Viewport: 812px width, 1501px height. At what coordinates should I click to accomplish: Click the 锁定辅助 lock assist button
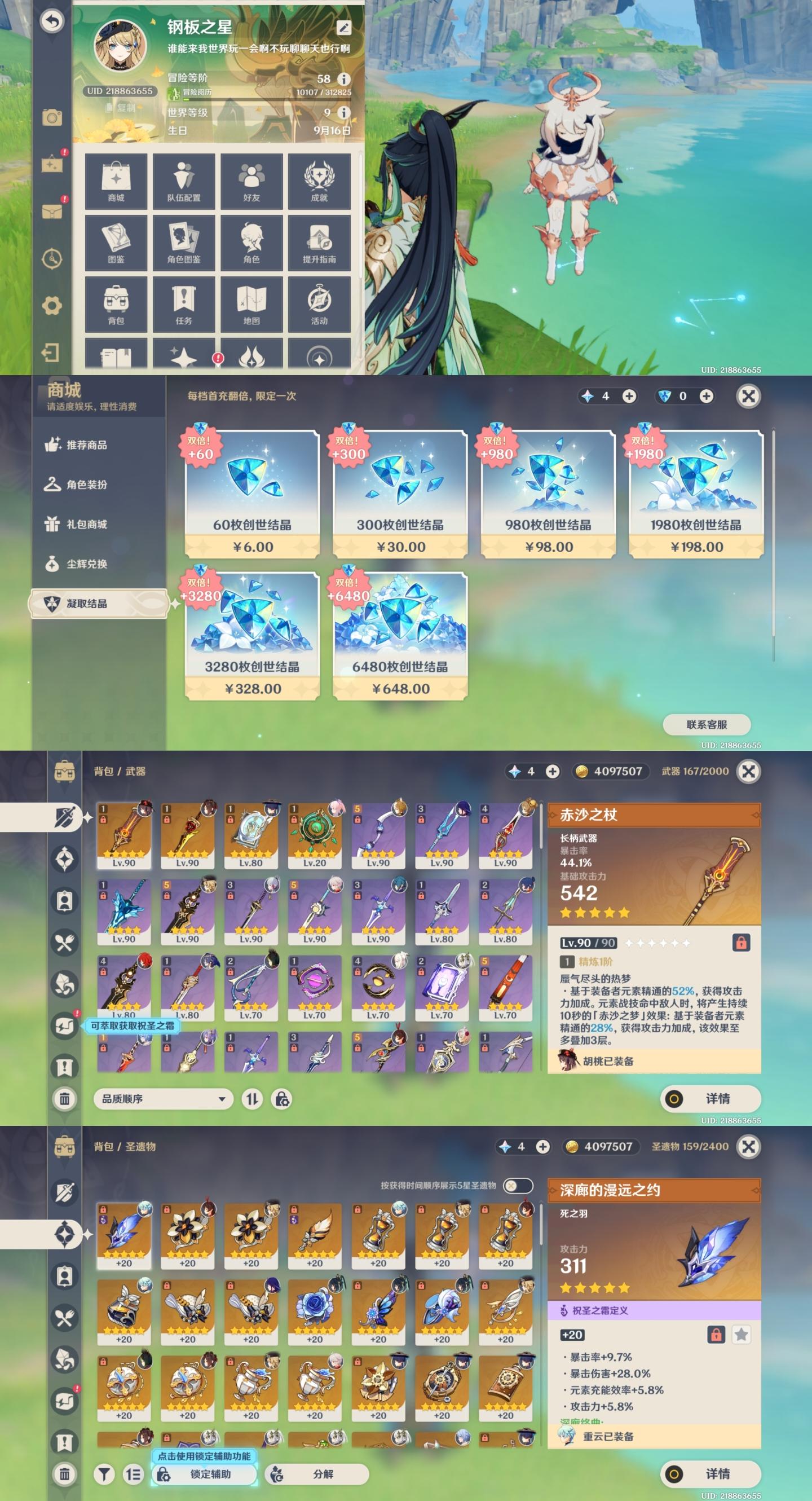(204, 1473)
